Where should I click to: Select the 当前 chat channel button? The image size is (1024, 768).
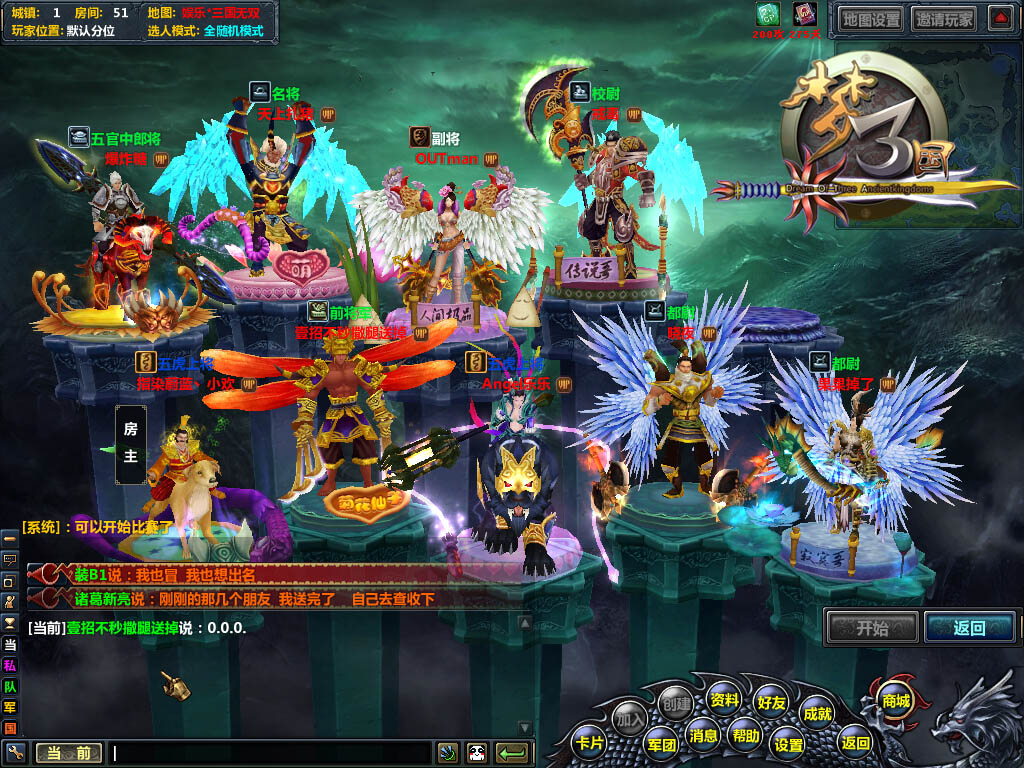pyautogui.click(x=68, y=753)
